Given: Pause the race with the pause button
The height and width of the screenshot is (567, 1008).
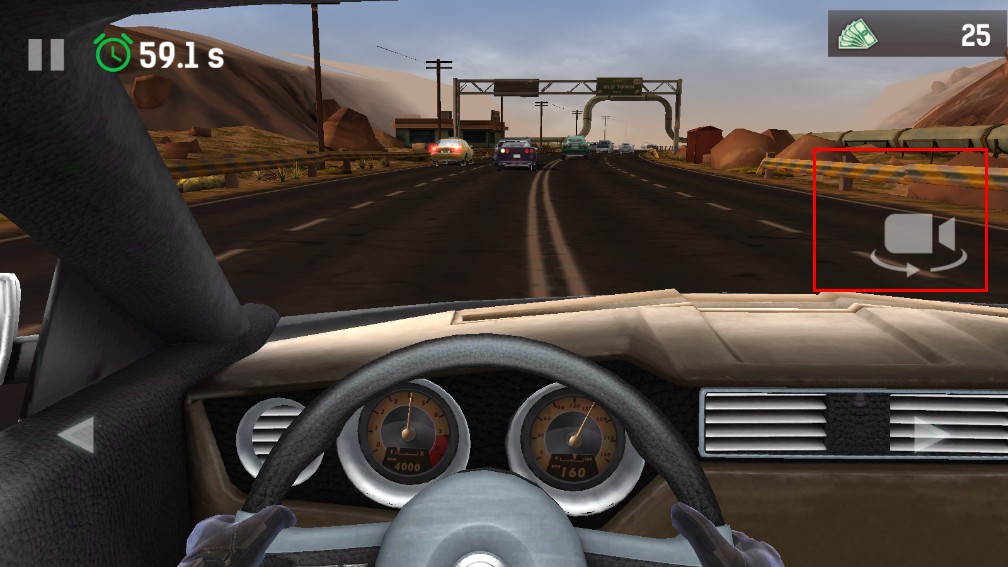Looking at the screenshot, I should tap(46, 54).
